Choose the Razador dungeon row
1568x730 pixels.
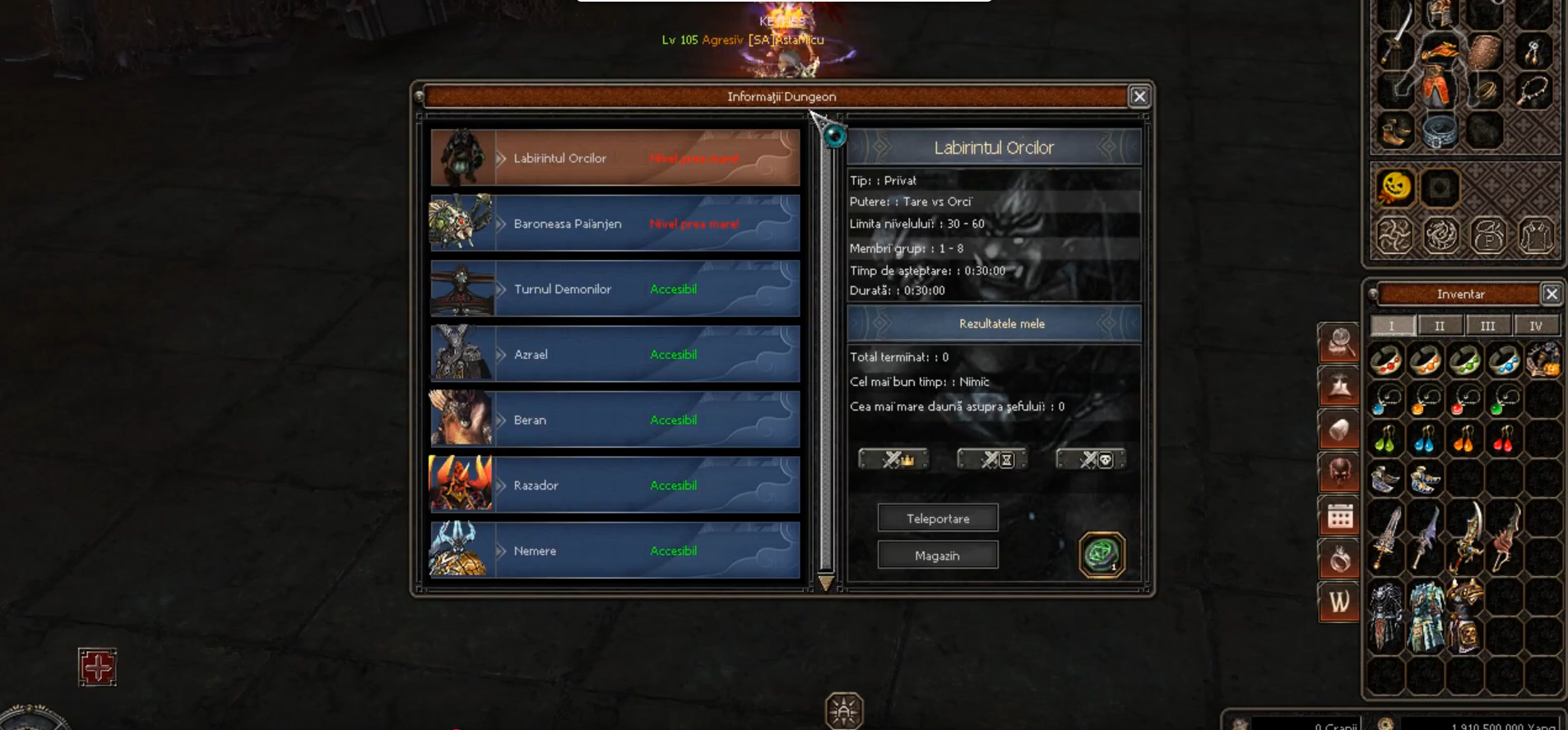tap(615, 485)
